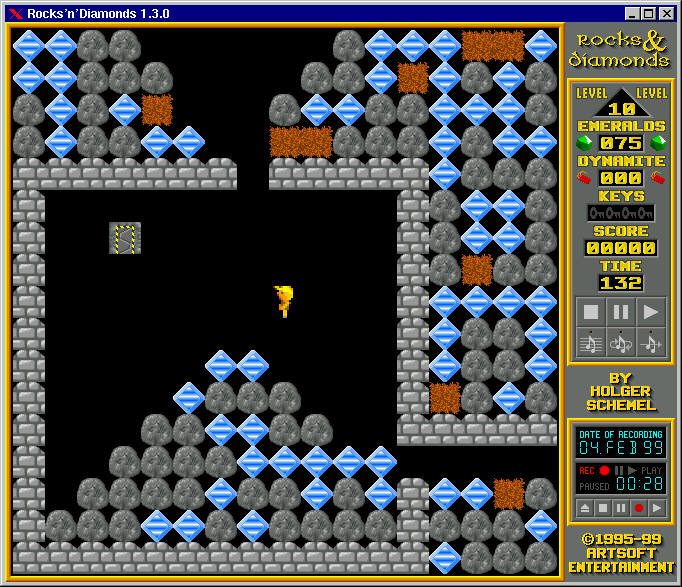Toggle looping sounds with the looped-note button
682x587 pixels.
pos(621,343)
